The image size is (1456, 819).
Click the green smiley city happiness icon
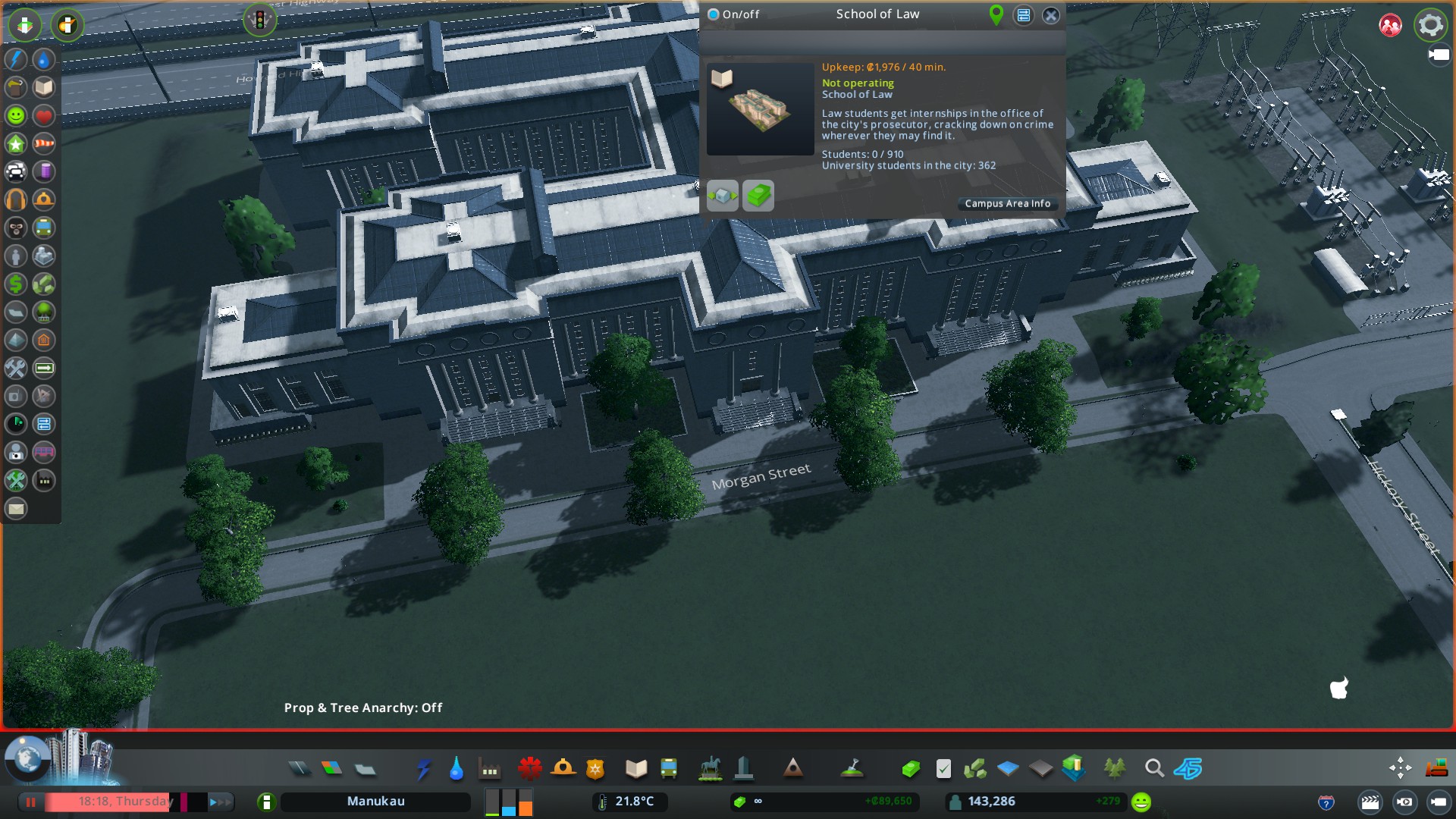coord(1141,802)
